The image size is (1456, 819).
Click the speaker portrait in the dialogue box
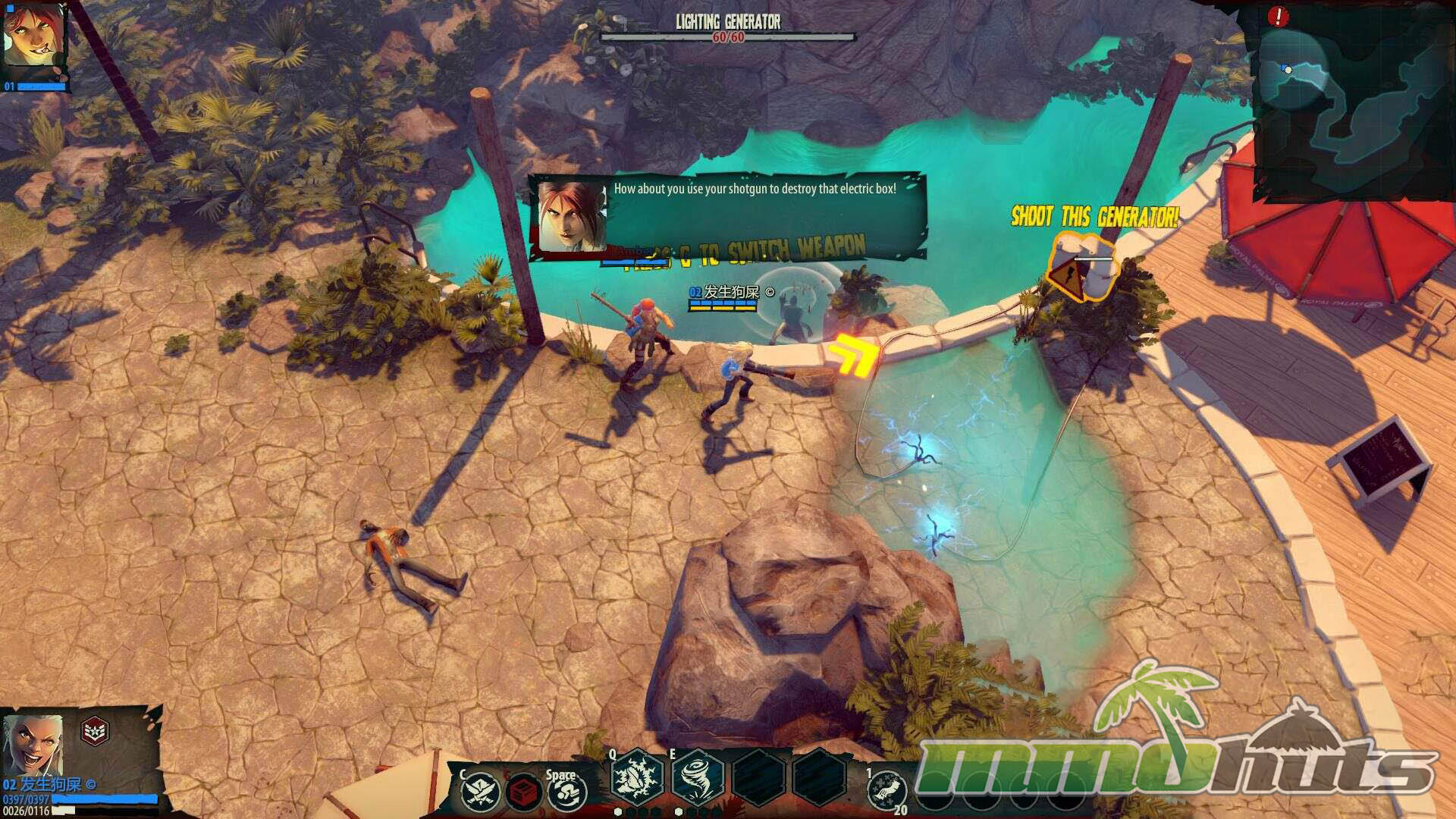(x=573, y=216)
